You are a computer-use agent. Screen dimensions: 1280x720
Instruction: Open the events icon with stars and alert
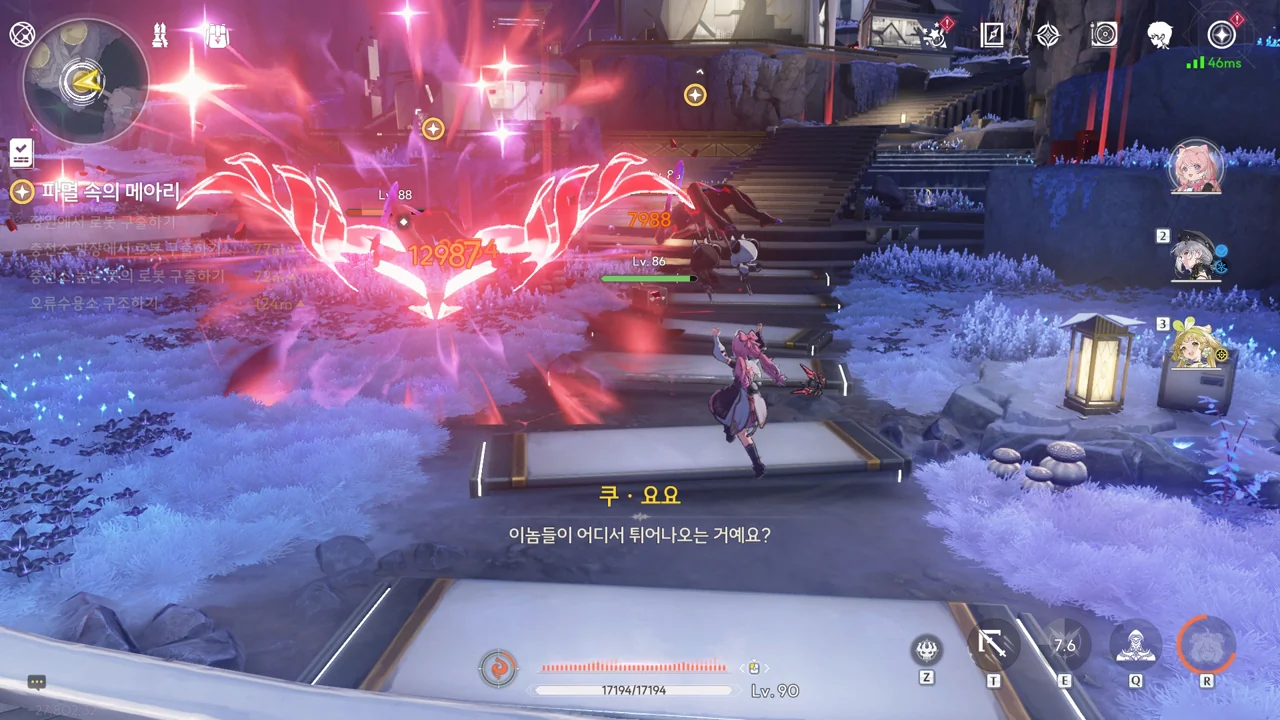coord(936,36)
